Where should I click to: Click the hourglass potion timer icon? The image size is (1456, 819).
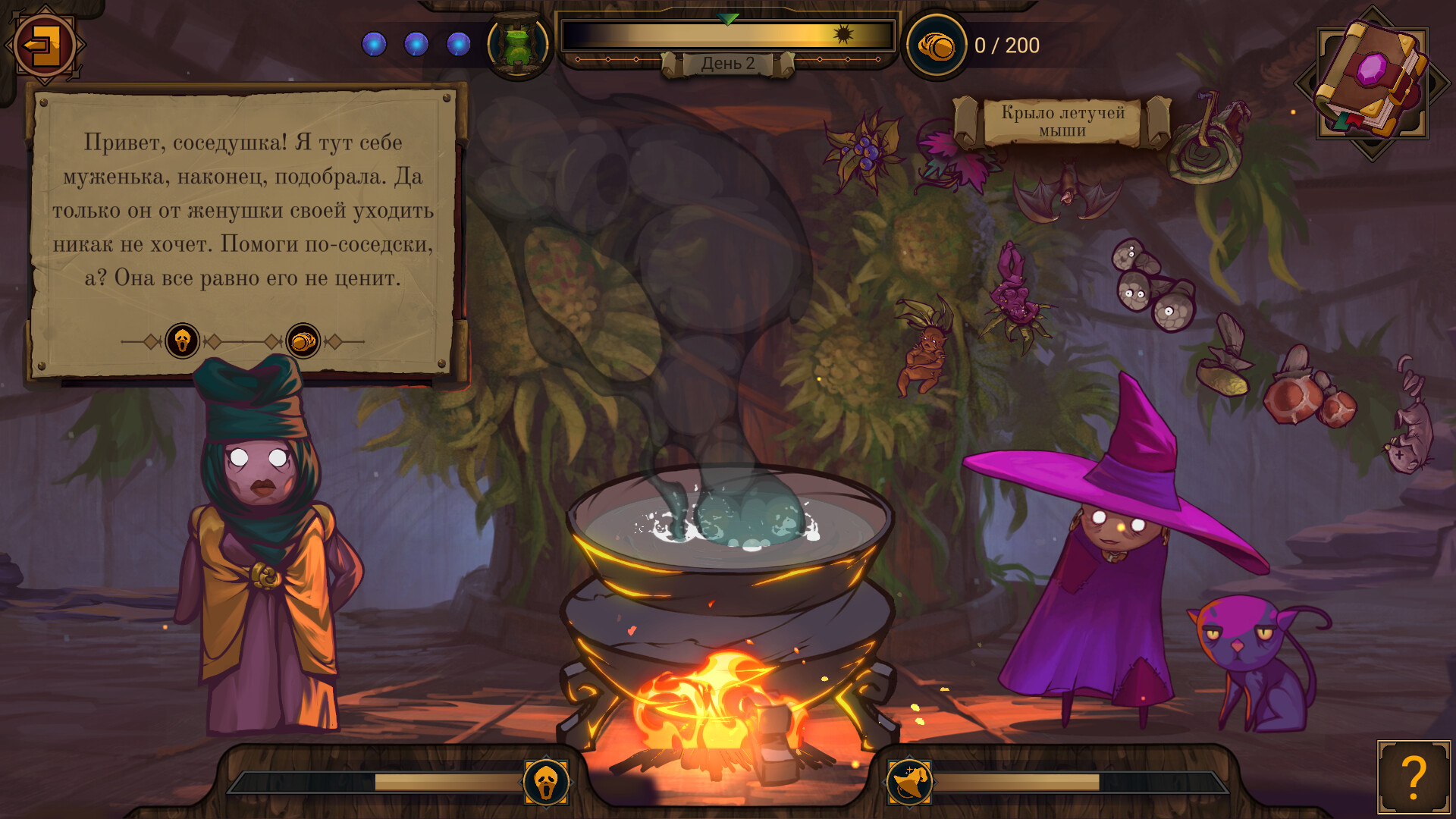pos(518,44)
